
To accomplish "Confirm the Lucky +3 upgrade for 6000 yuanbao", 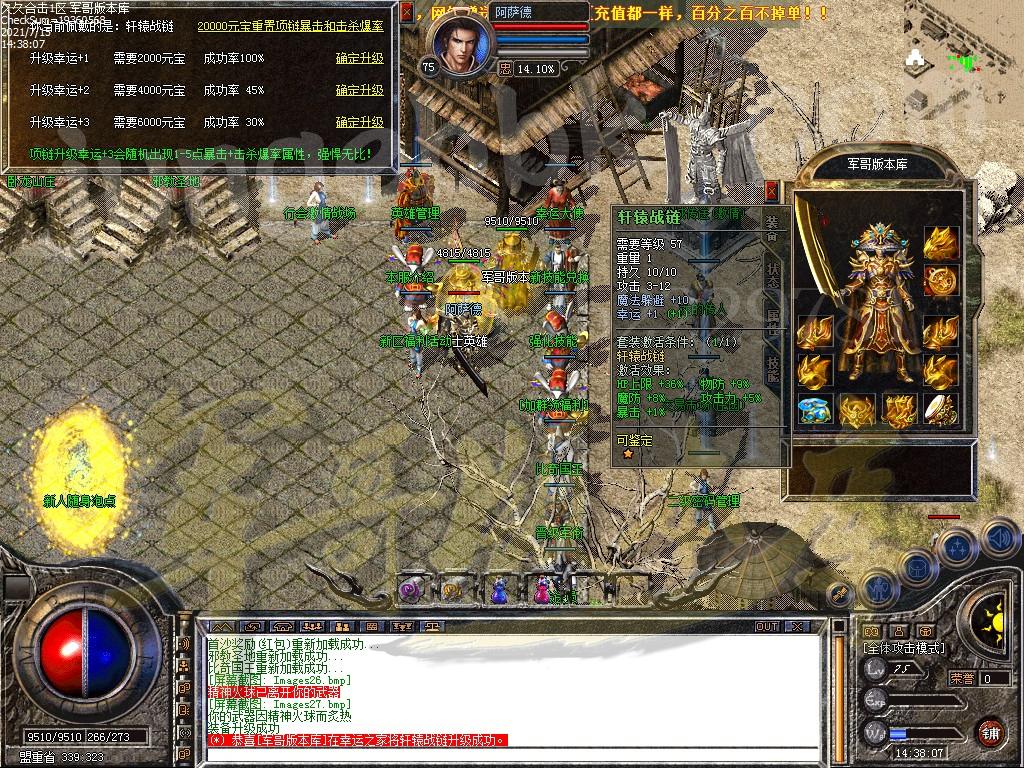I will pos(359,122).
